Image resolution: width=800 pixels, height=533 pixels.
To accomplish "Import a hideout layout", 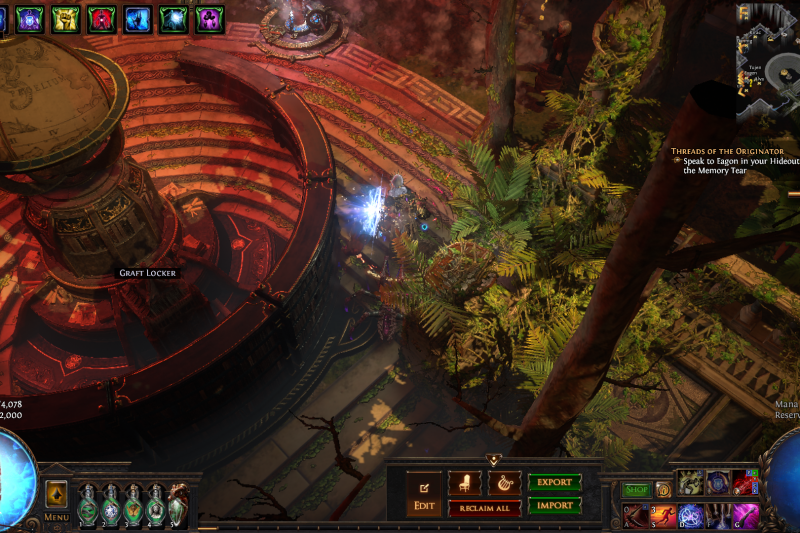I will click(554, 506).
